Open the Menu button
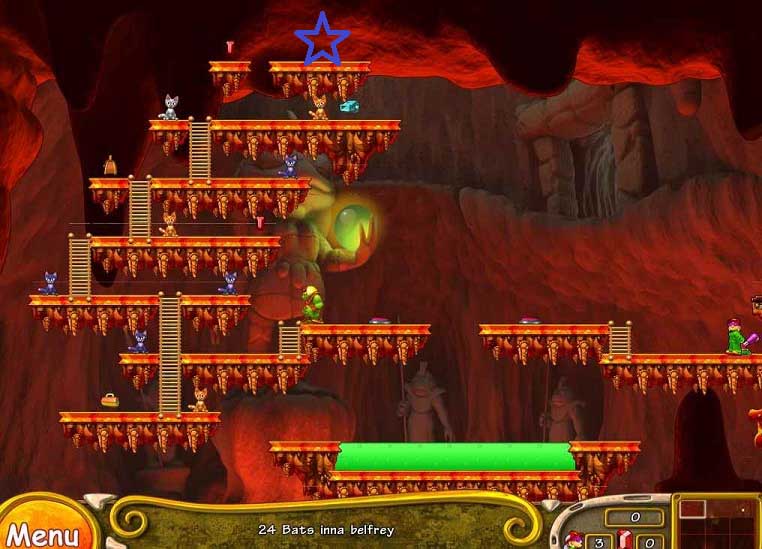The width and height of the screenshot is (762, 549). (42, 530)
